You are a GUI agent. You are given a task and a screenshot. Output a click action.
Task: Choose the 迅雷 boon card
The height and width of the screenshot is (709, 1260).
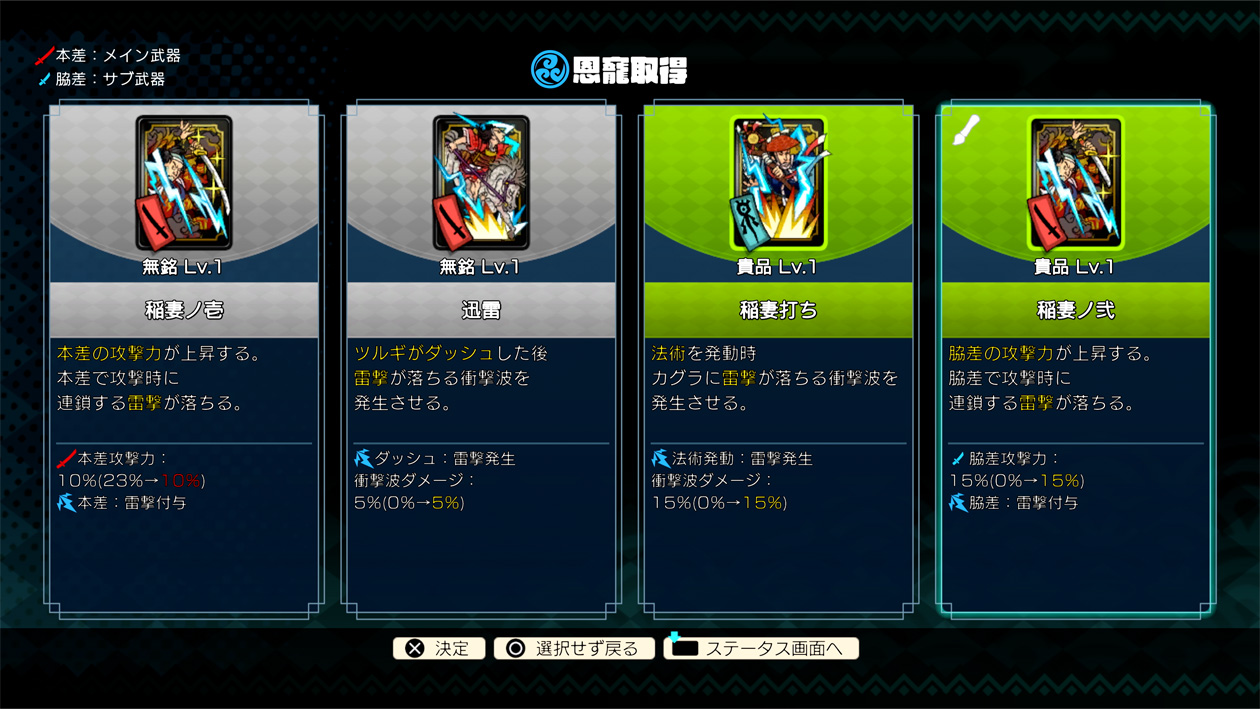(x=481, y=360)
